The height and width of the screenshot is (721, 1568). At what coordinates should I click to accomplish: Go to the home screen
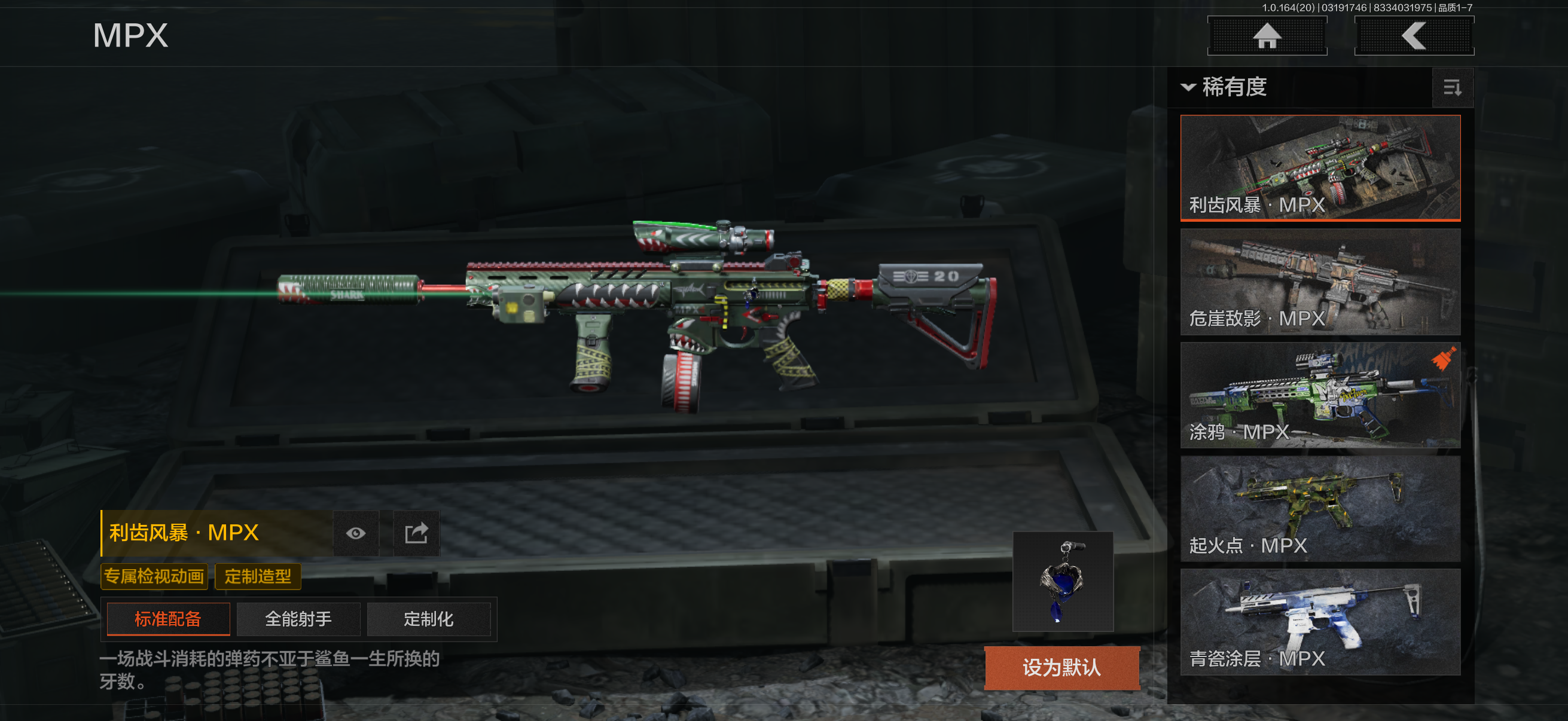pos(1267,36)
